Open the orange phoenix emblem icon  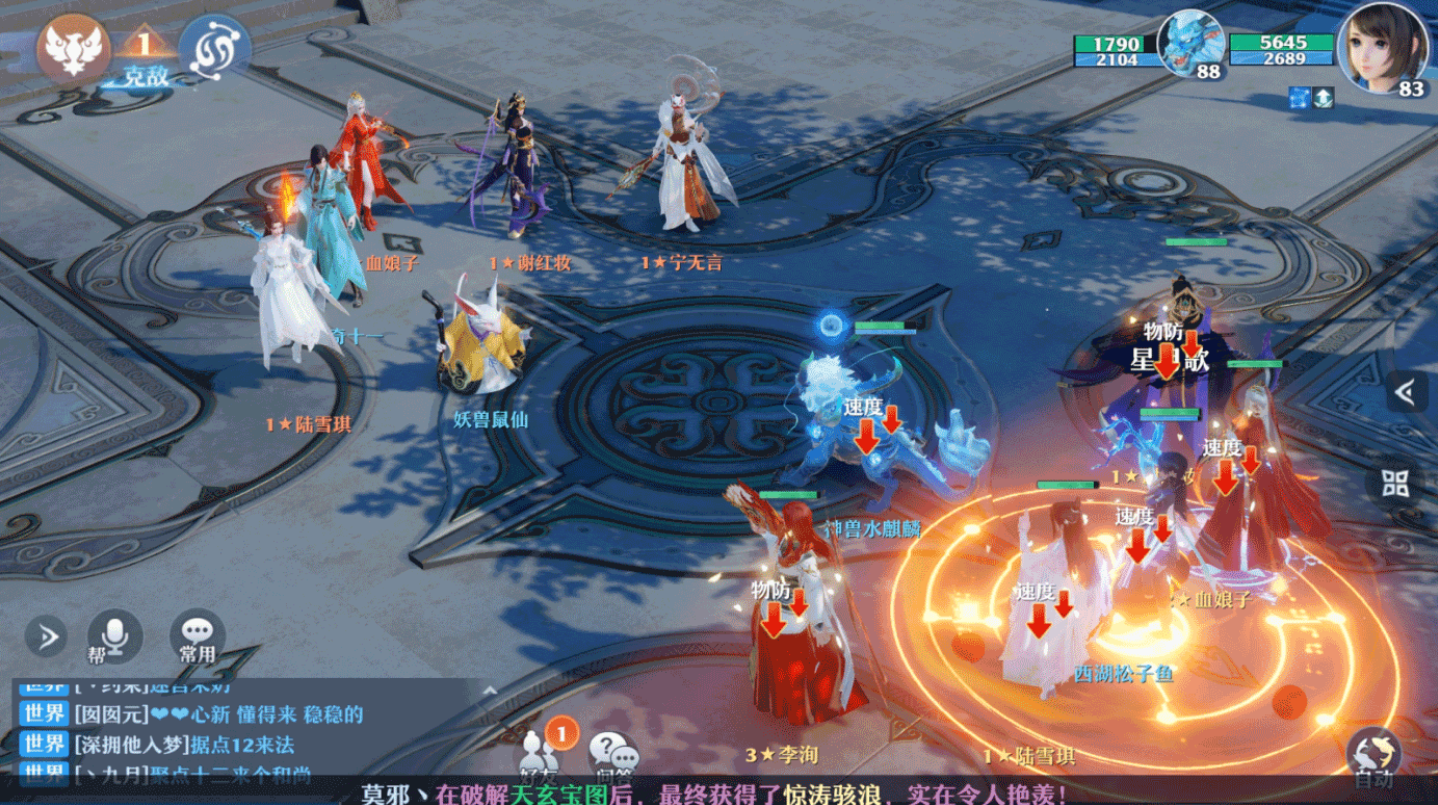73,48
